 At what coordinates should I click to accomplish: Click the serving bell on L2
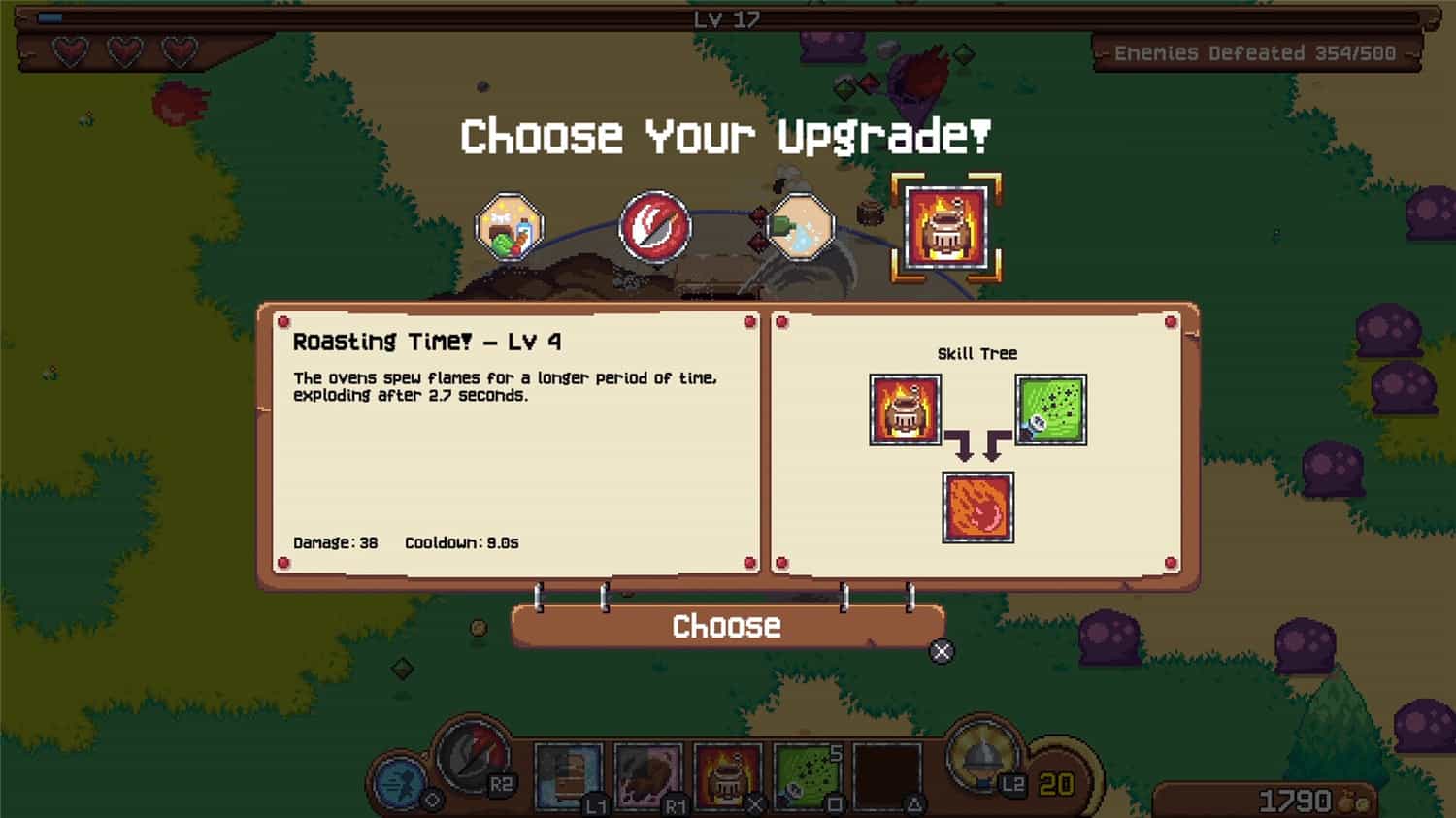pyautogui.click(x=983, y=758)
